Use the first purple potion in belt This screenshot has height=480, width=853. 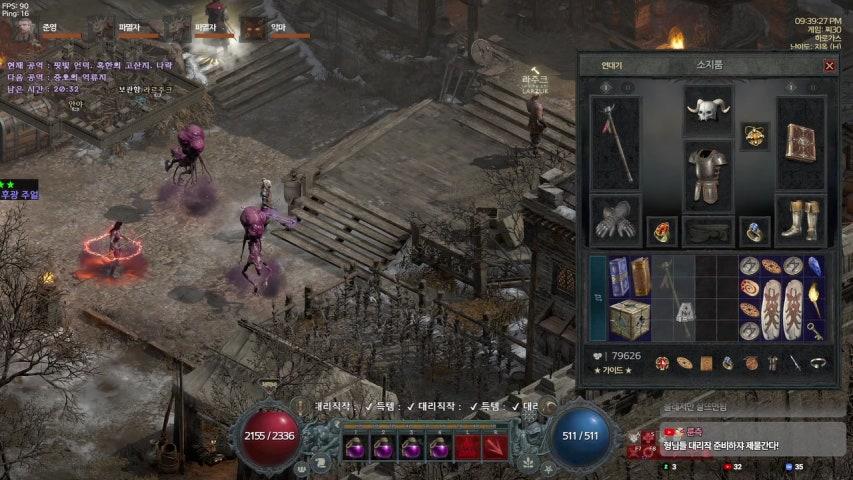[356, 447]
